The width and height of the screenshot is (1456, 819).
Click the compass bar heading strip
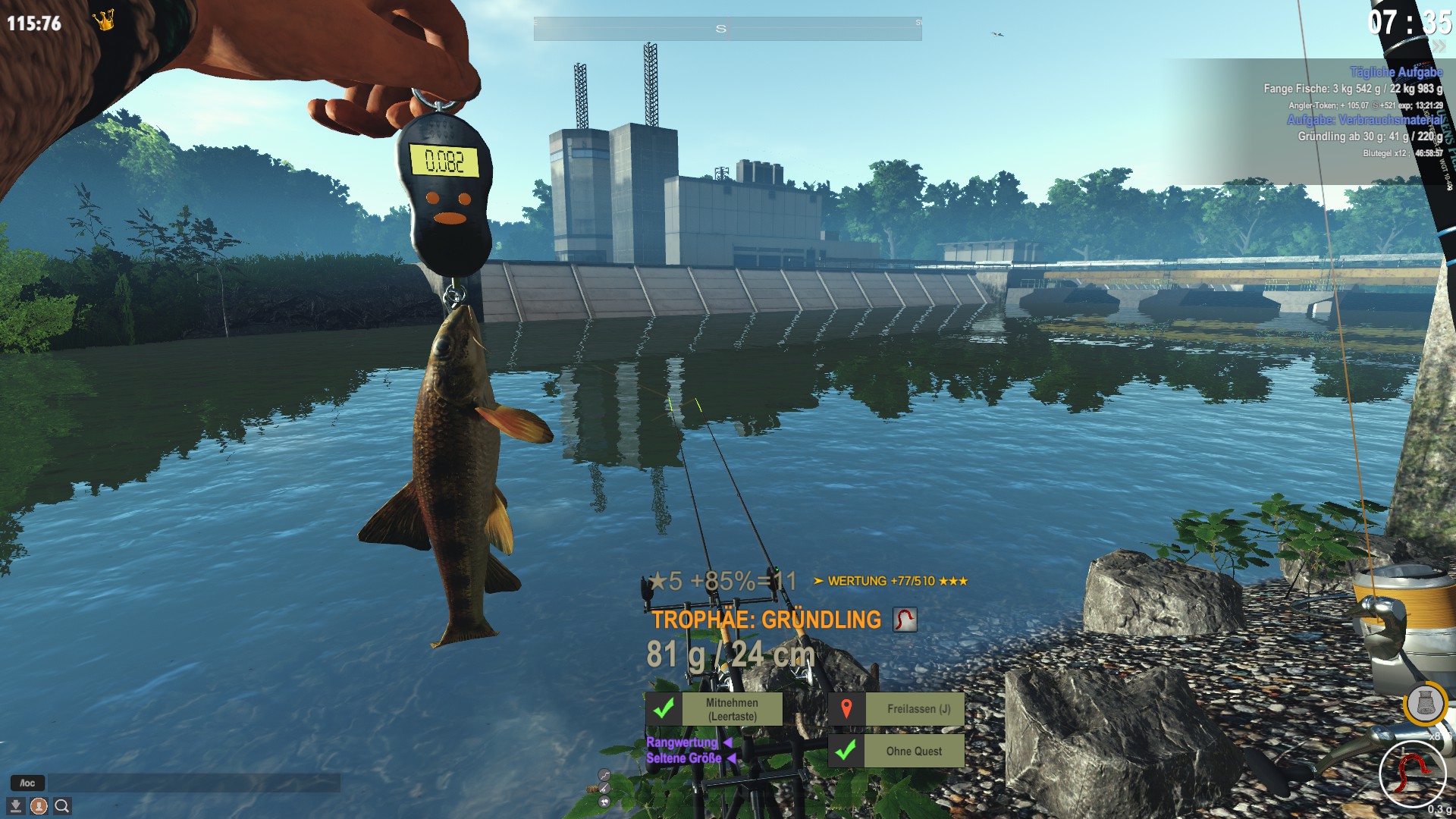pyautogui.click(x=727, y=29)
